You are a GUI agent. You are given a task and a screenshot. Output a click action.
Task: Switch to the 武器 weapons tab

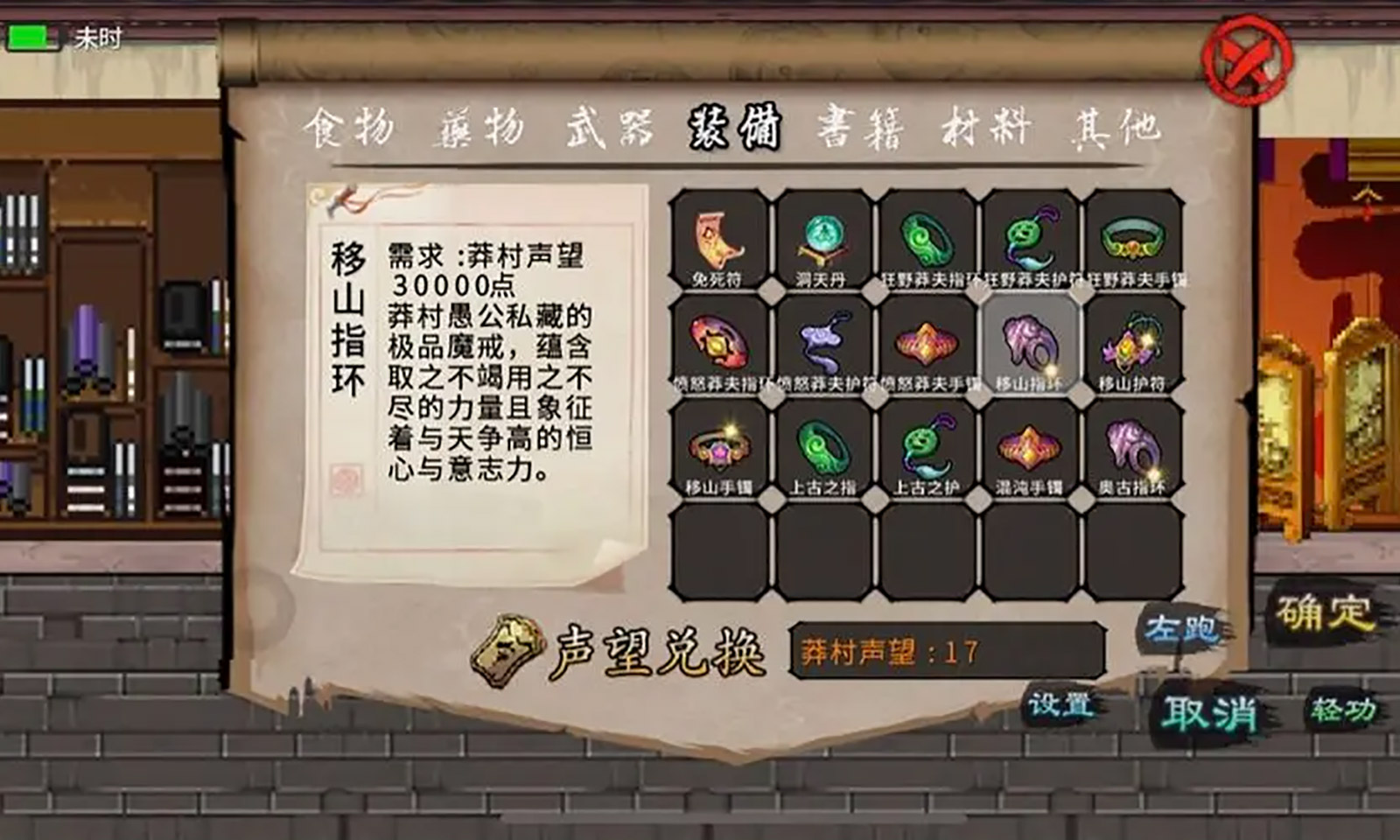(x=605, y=129)
